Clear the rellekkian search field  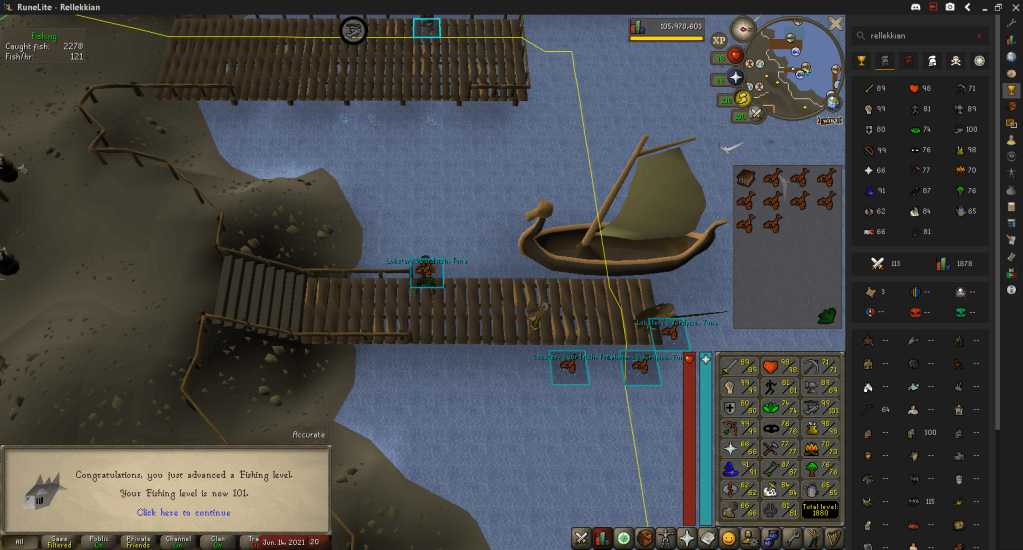click(x=979, y=36)
